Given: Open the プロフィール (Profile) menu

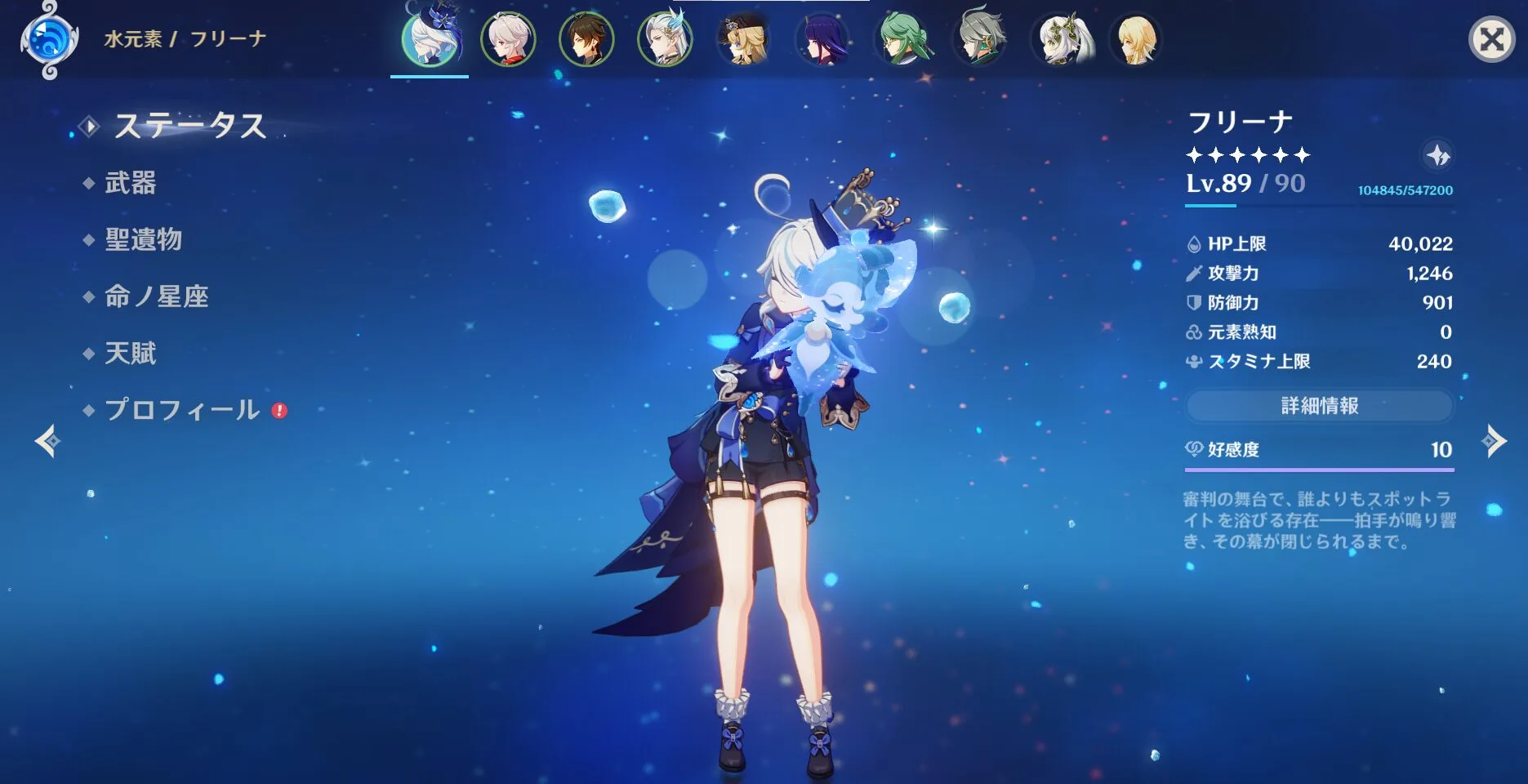Looking at the screenshot, I should (x=181, y=410).
